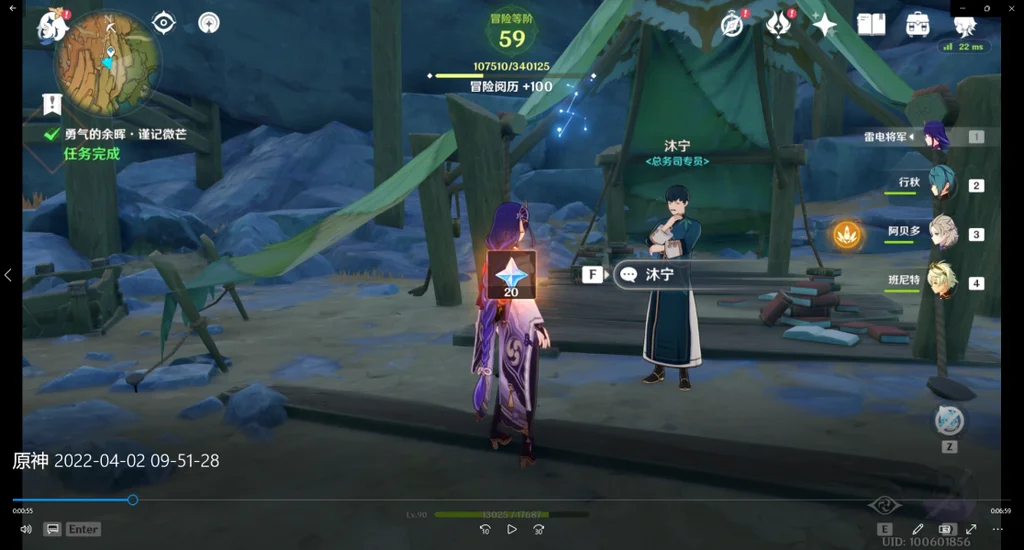
Task: Open the Paimon menu icon
Action: [52, 24]
